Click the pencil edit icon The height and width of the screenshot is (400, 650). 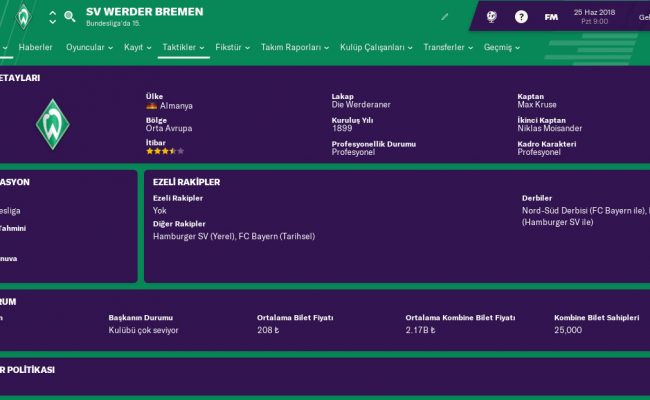(444, 17)
